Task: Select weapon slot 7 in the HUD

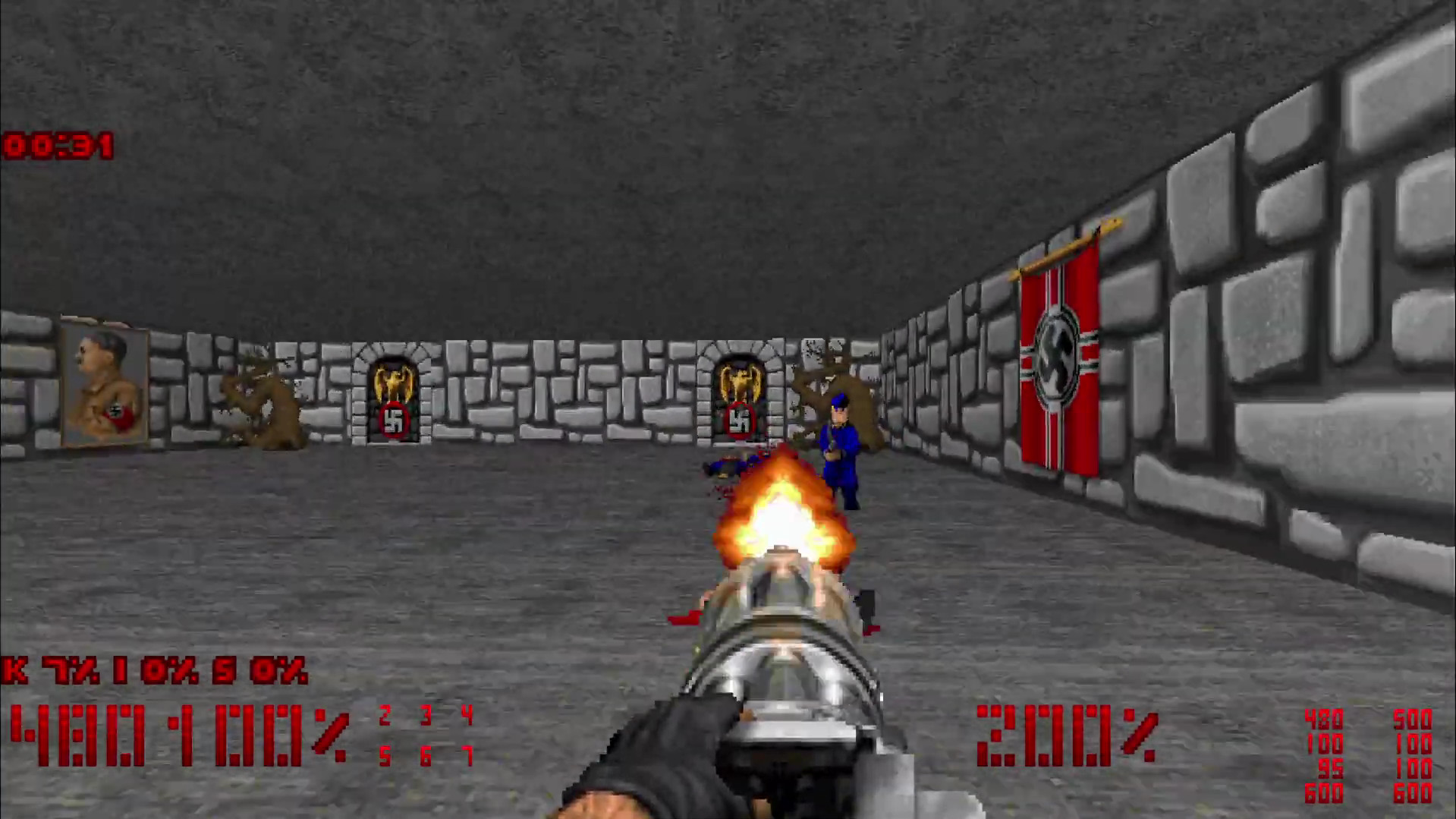Action: click(467, 757)
